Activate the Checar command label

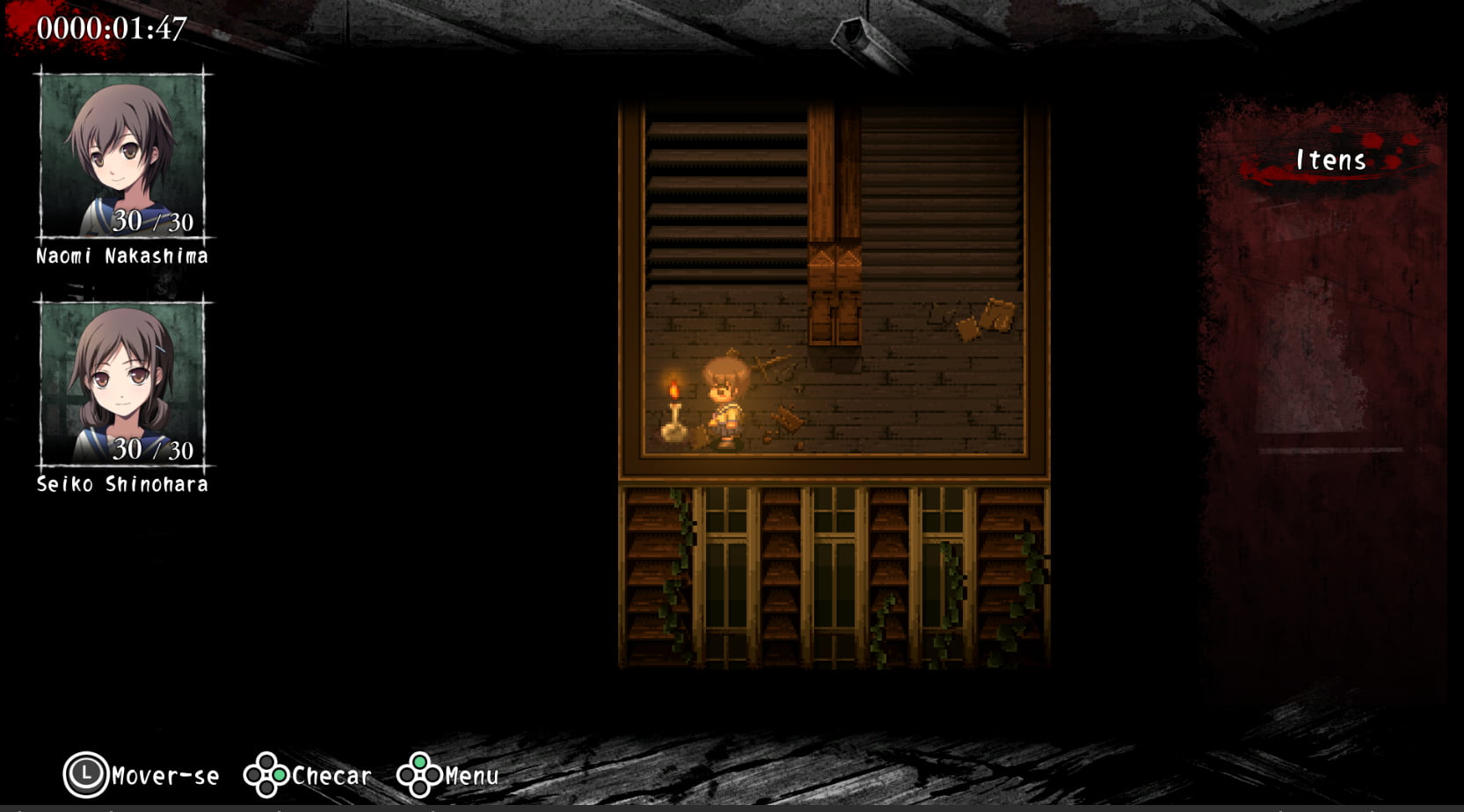[331, 775]
